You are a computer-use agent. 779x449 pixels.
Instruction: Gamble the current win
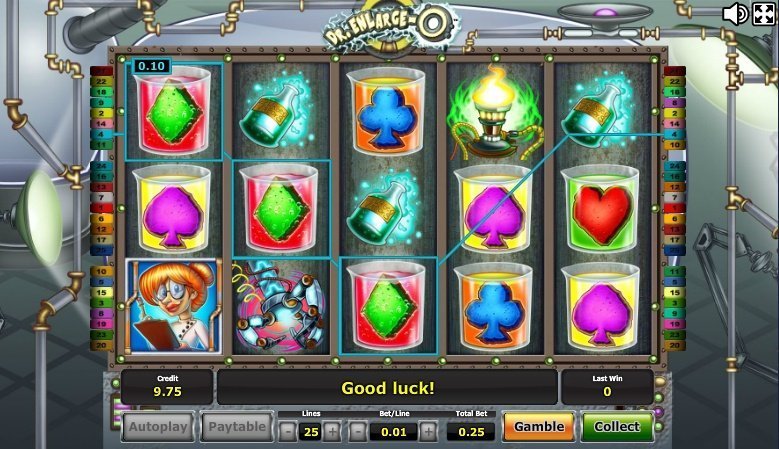pyautogui.click(x=538, y=427)
